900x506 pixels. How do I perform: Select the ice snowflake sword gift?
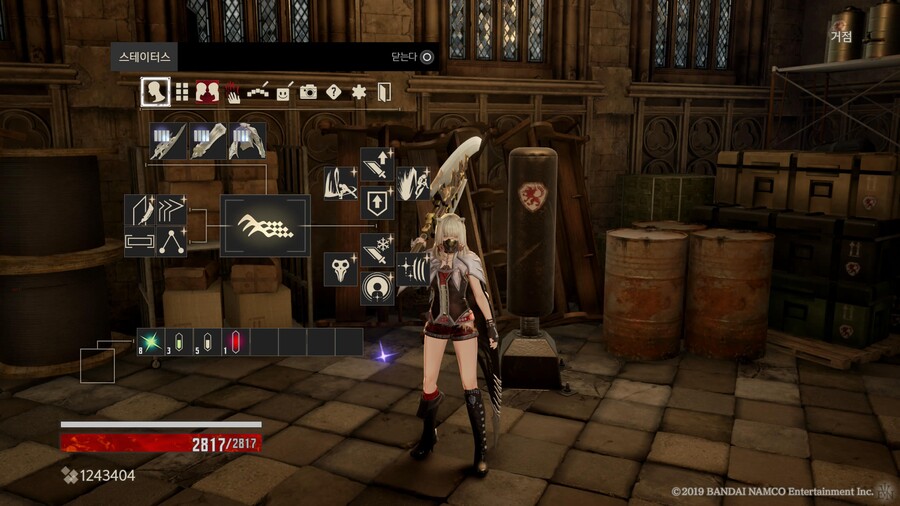click(377, 251)
